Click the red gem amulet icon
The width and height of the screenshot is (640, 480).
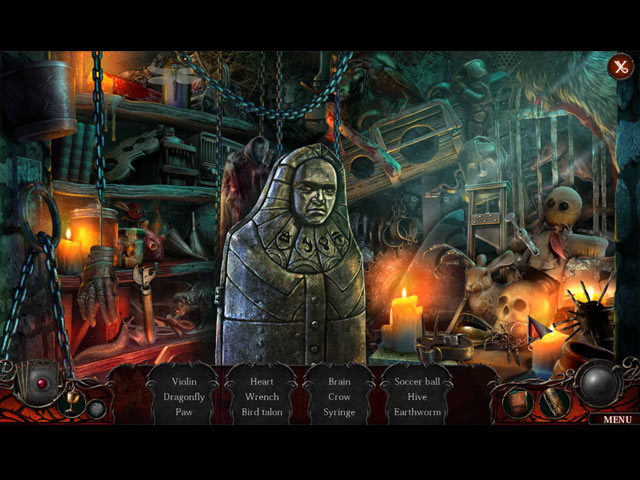(42, 383)
